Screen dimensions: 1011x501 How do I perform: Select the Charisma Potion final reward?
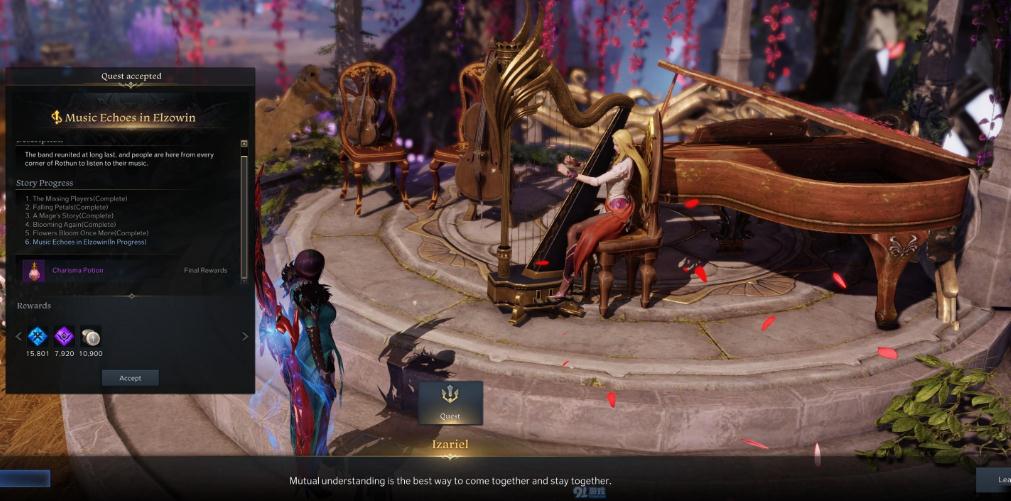34,270
